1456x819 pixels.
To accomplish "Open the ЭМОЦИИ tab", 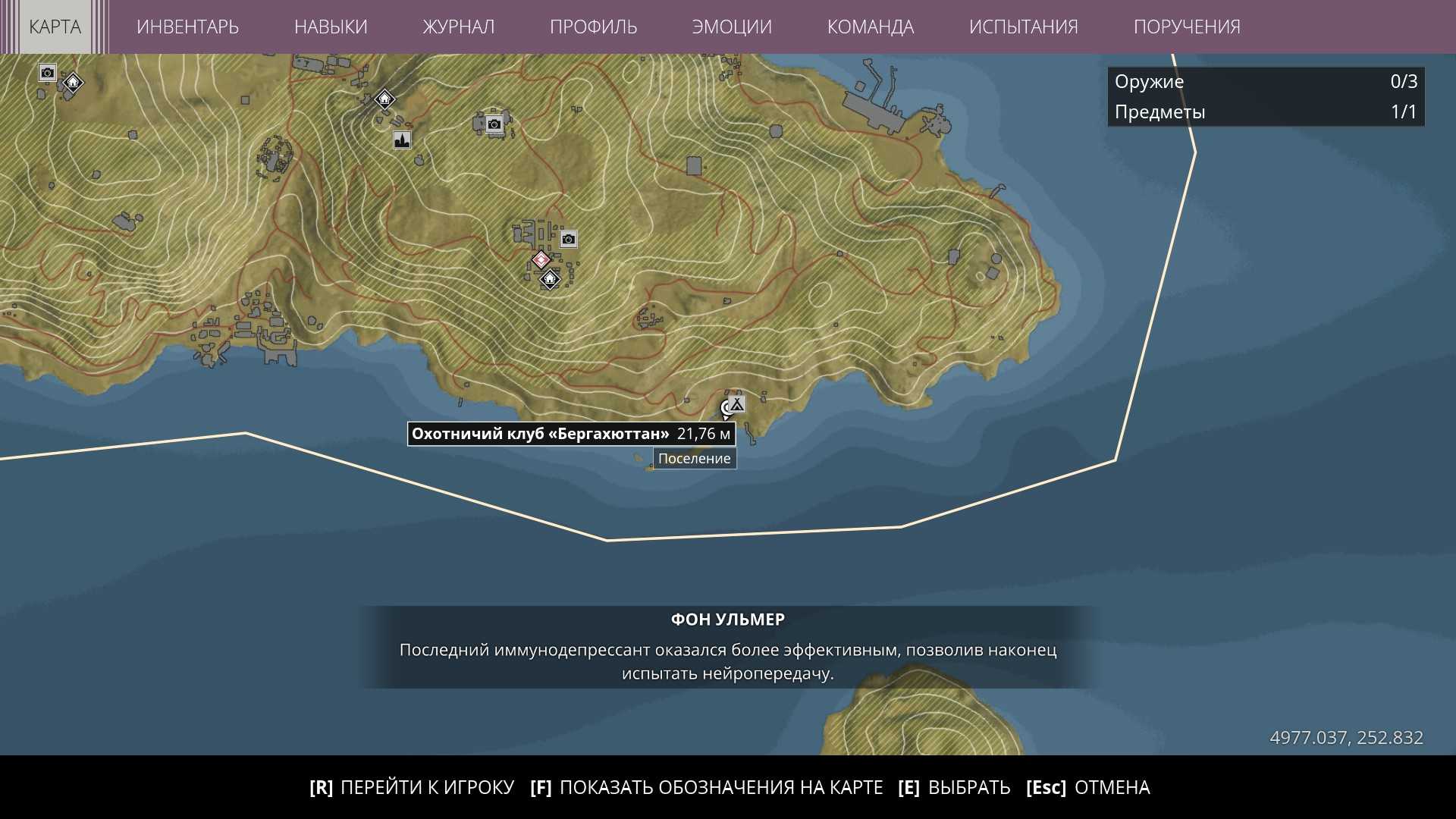I will (732, 27).
